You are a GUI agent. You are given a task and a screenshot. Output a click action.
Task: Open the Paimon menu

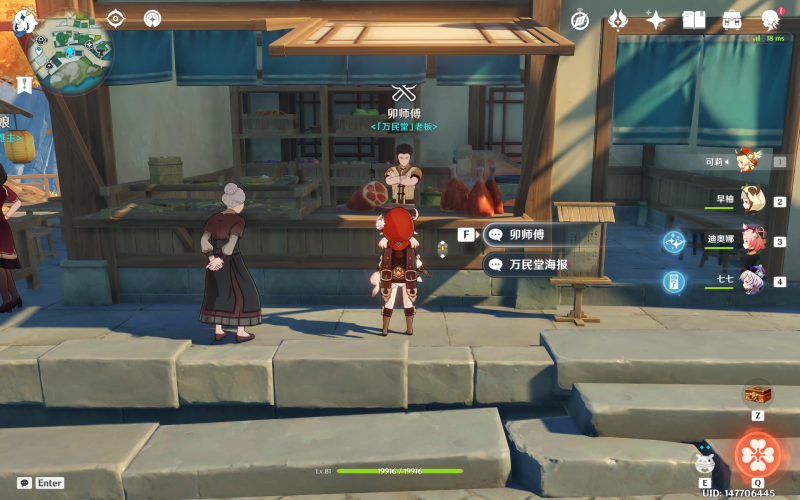pos(24,21)
